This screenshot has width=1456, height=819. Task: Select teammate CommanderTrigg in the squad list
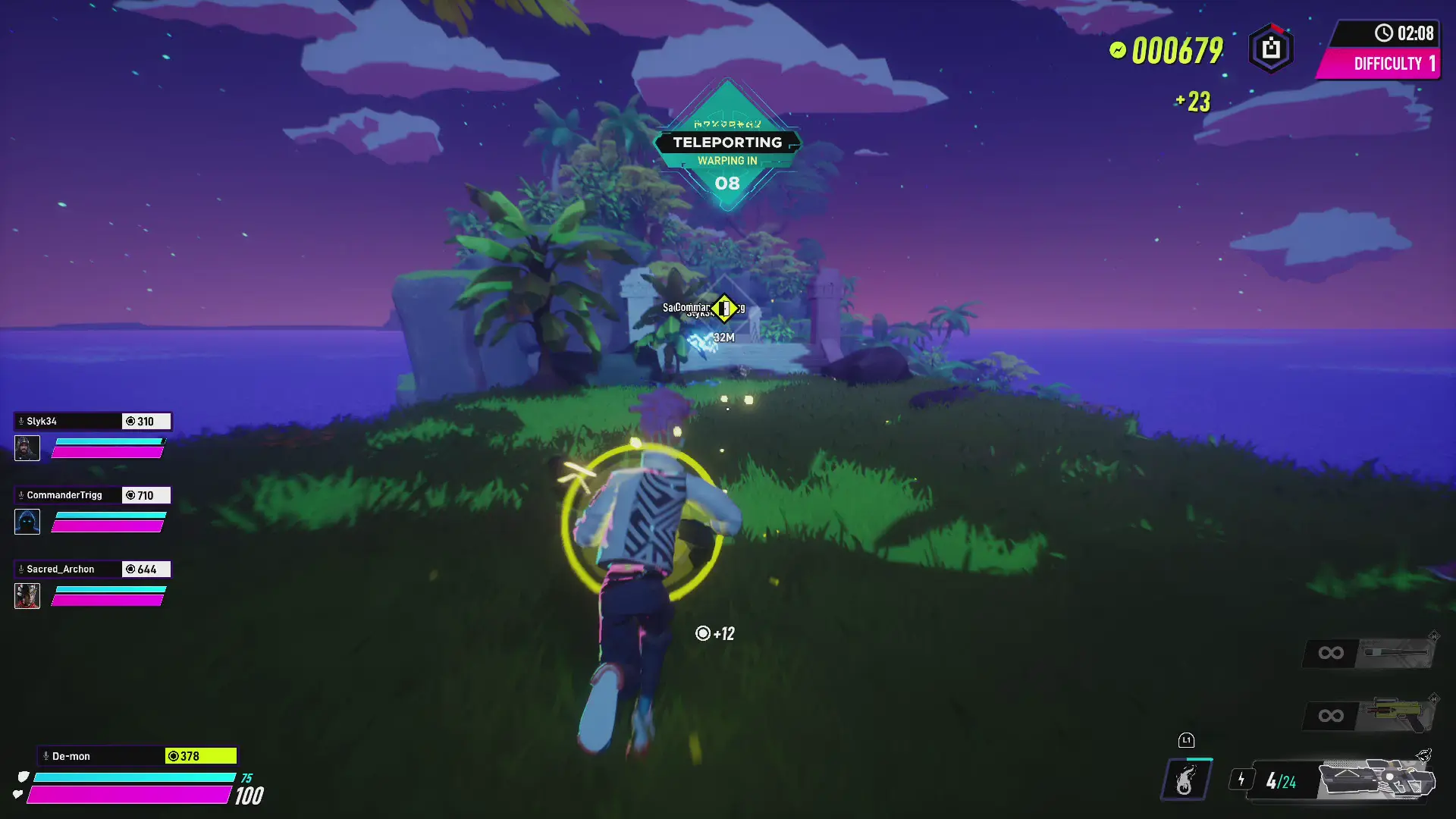(x=68, y=495)
